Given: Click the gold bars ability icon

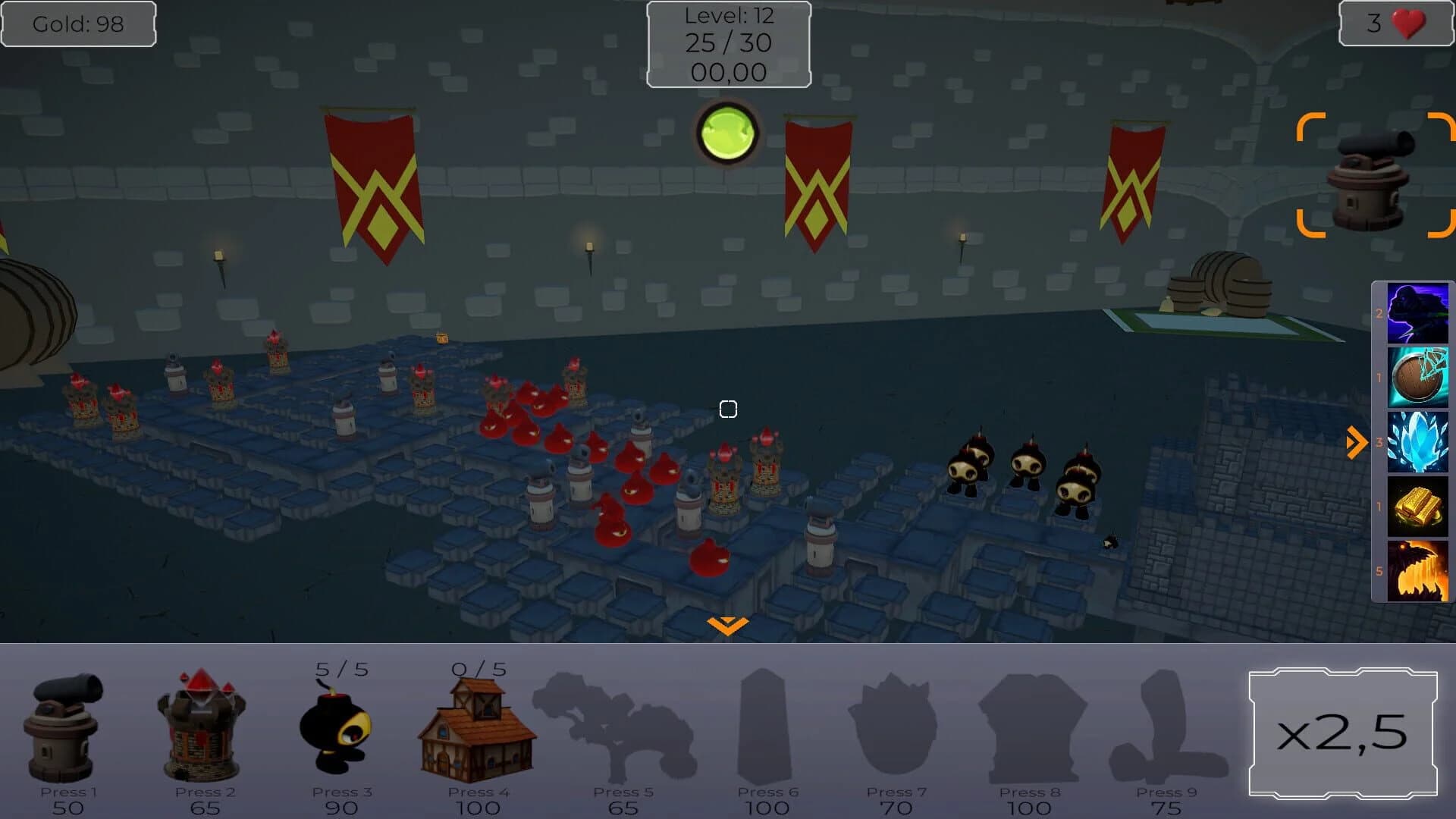Looking at the screenshot, I should (x=1417, y=507).
